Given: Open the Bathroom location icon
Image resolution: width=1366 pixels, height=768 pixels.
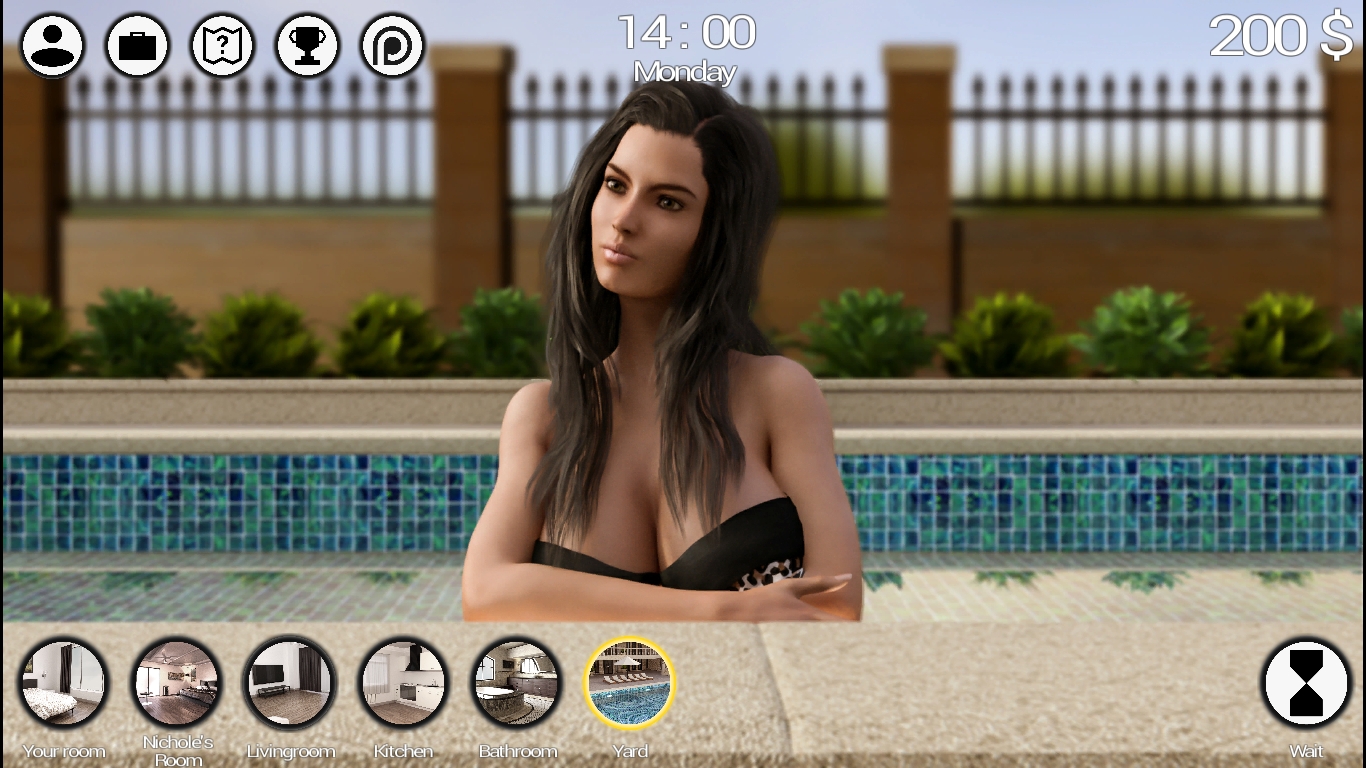Looking at the screenshot, I should click(516, 683).
